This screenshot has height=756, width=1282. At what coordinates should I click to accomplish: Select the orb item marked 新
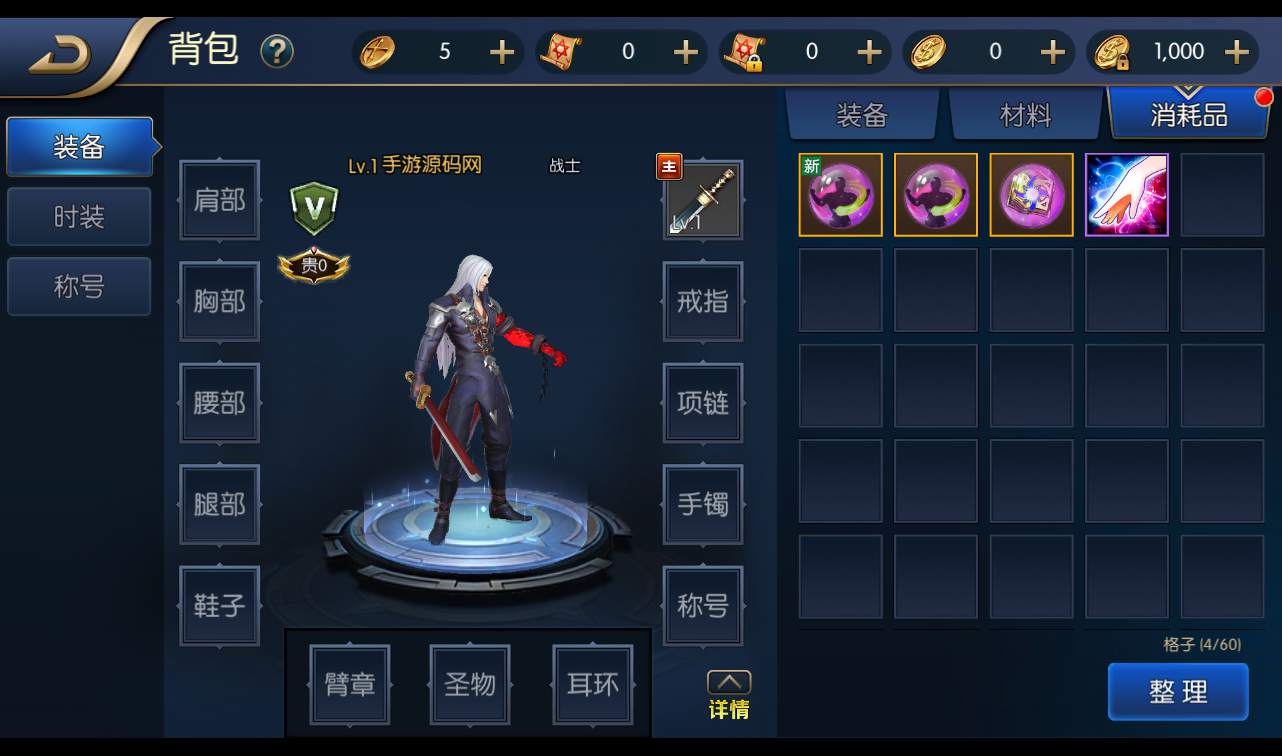point(840,195)
